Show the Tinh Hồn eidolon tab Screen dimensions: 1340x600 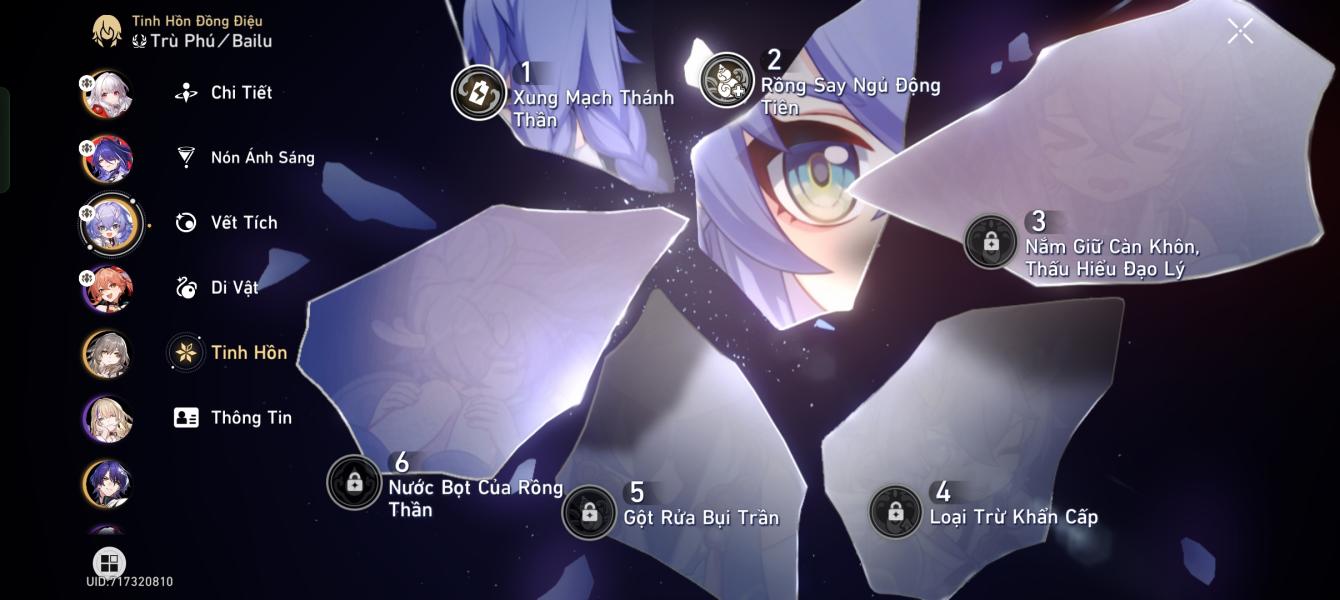[248, 353]
